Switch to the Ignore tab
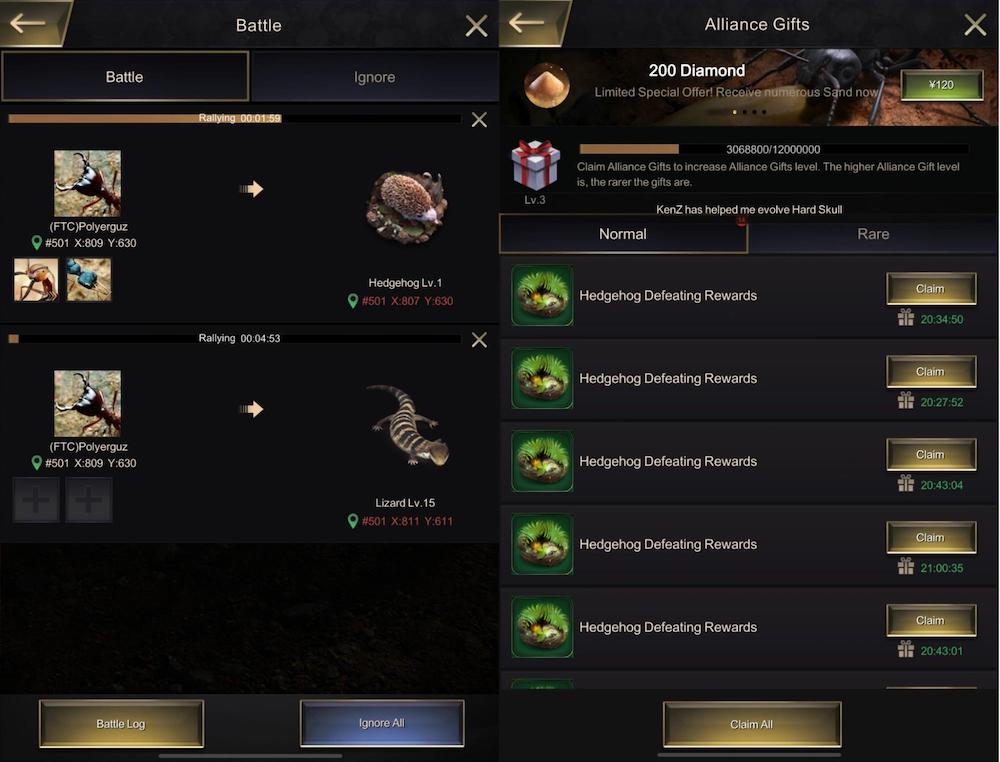This screenshot has width=1000, height=762. [x=374, y=77]
